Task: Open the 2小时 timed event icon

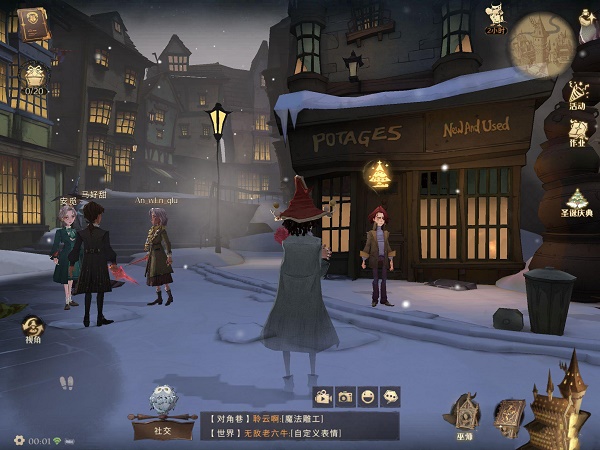Action: [x=494, y=18]
